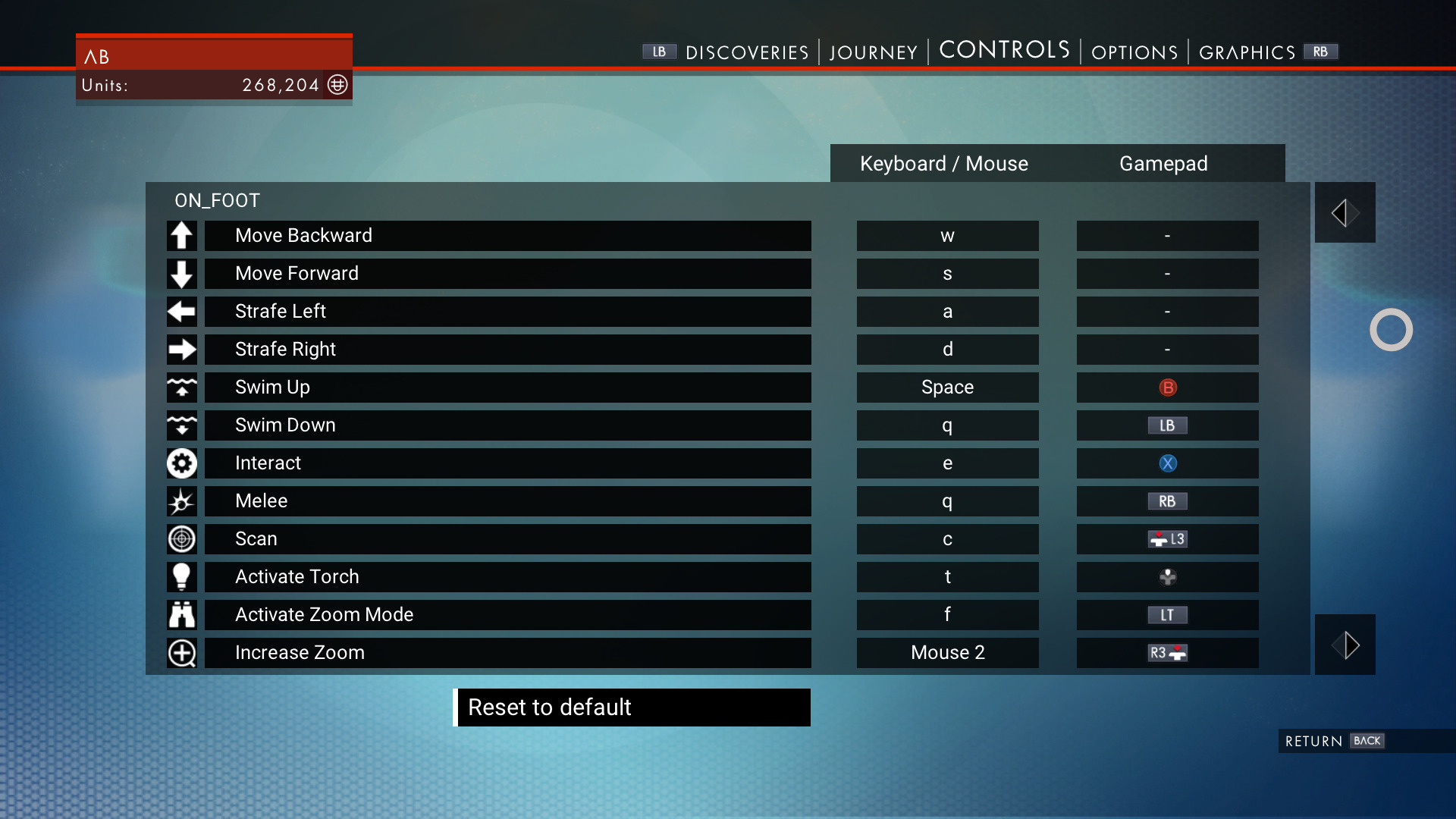
Task: Click Reset to default
Action: pos(632,707)
